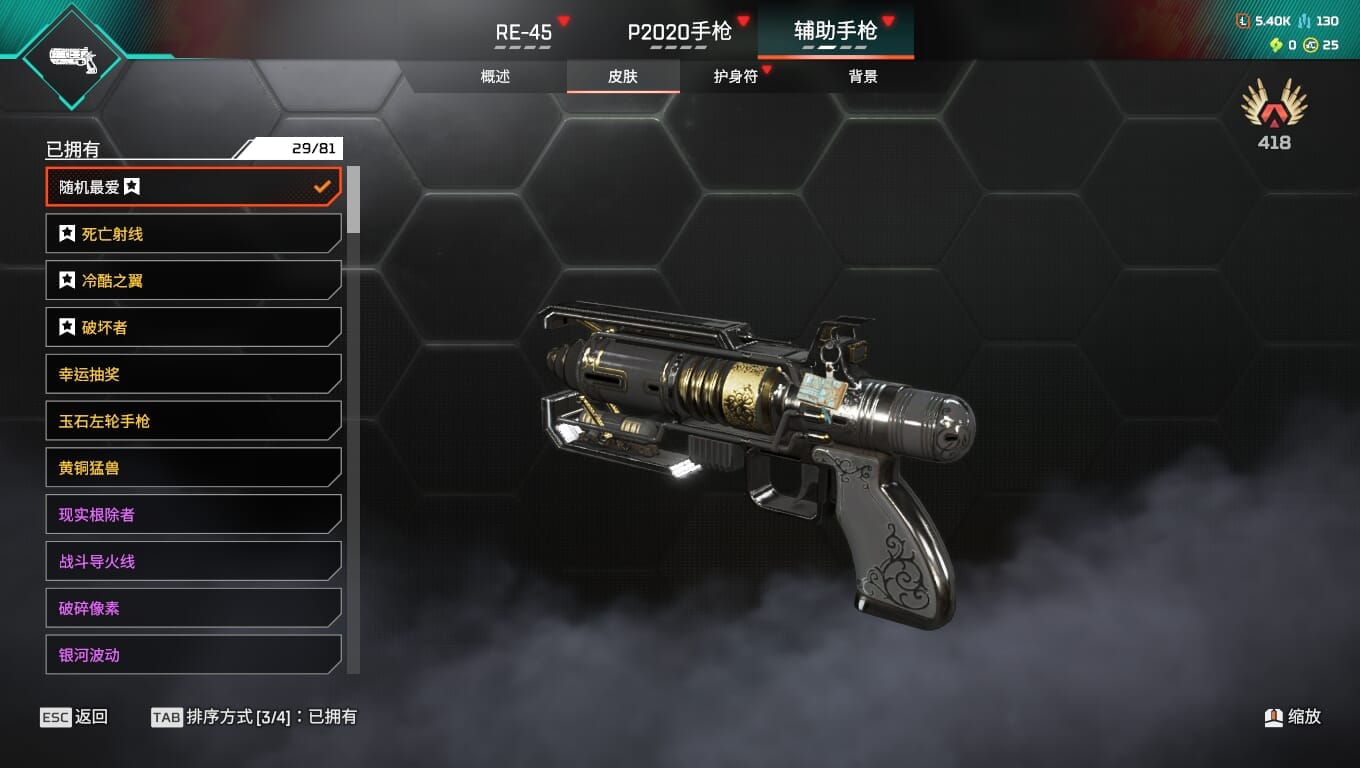
Task: Pick the 现实根除者 skin
Action: coord(193,515)
